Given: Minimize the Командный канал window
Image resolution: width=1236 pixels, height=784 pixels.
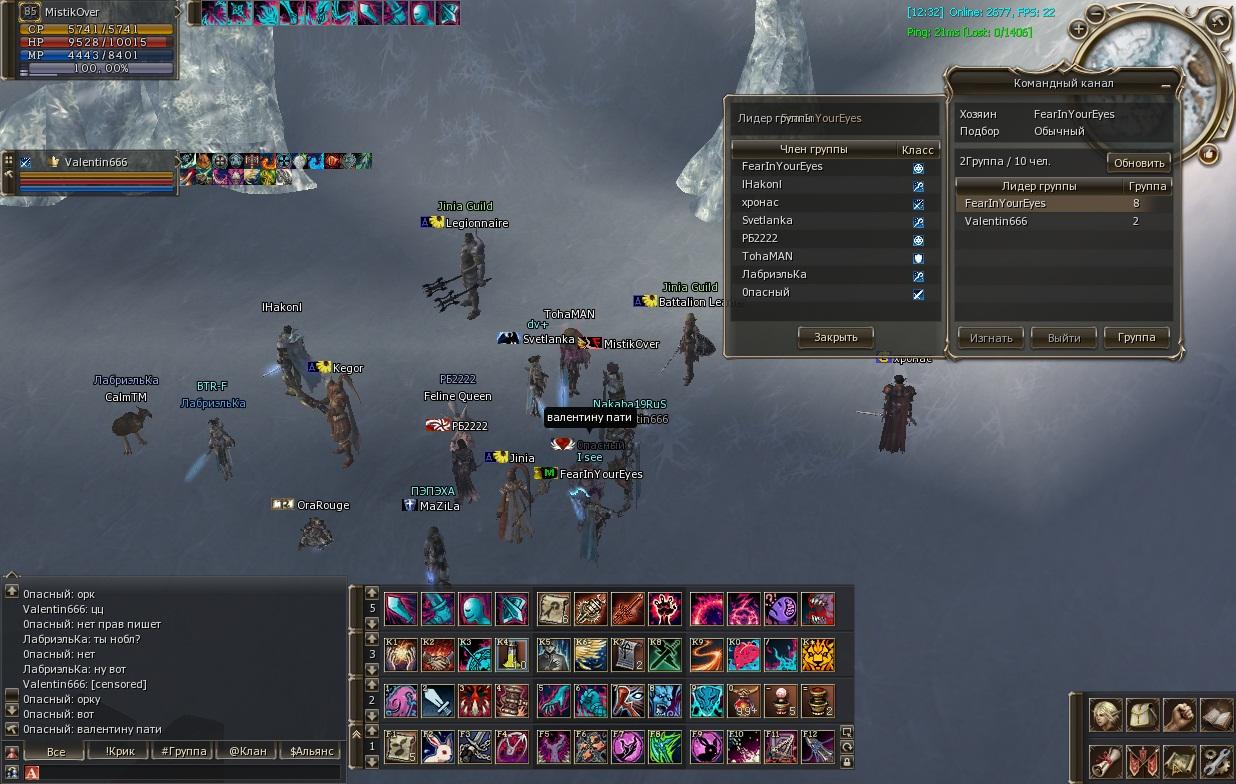Looking at the screenshot, I should pos(1165,87).
